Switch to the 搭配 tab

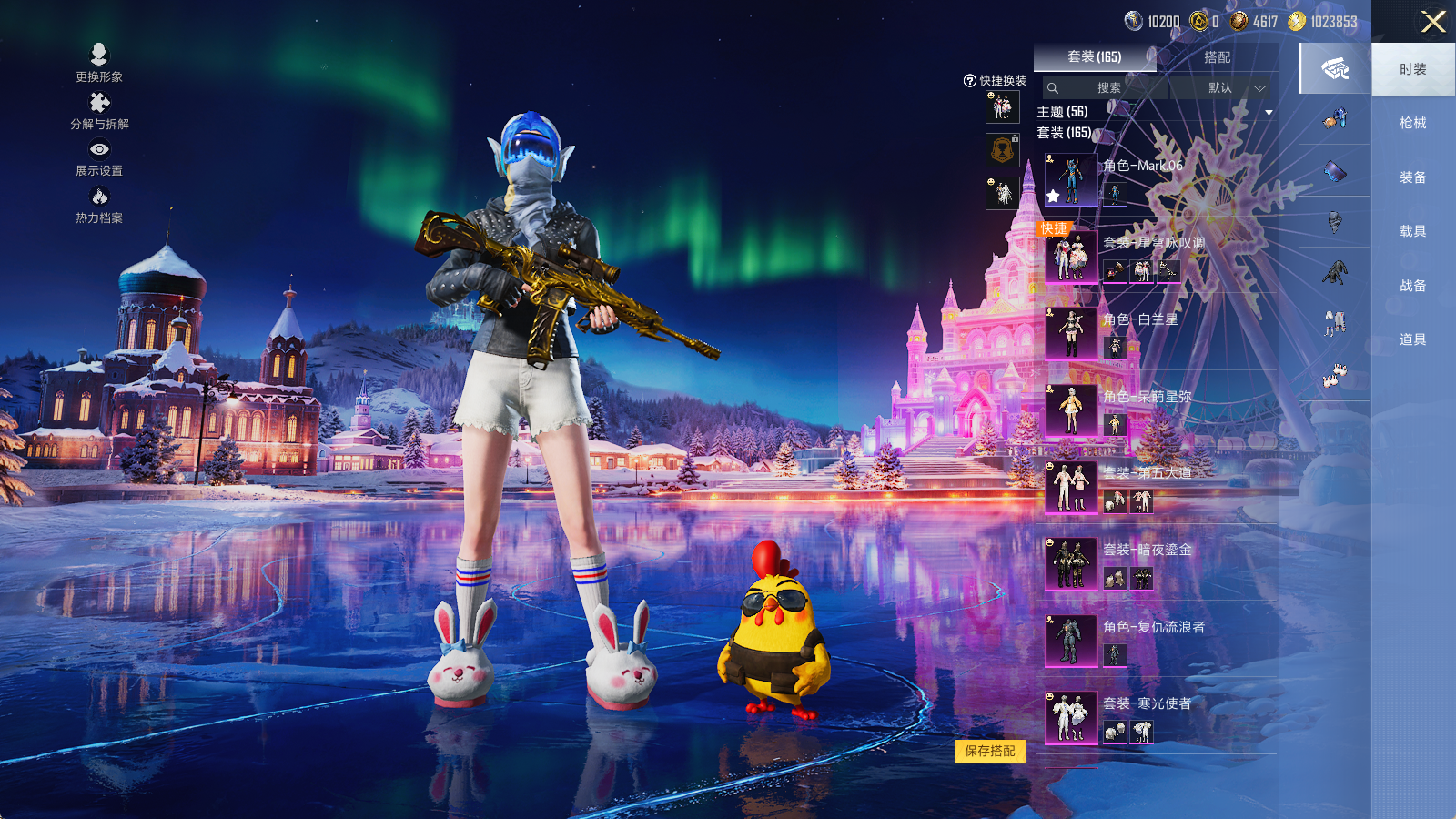pyautogui.click(x=1217, y=56)
